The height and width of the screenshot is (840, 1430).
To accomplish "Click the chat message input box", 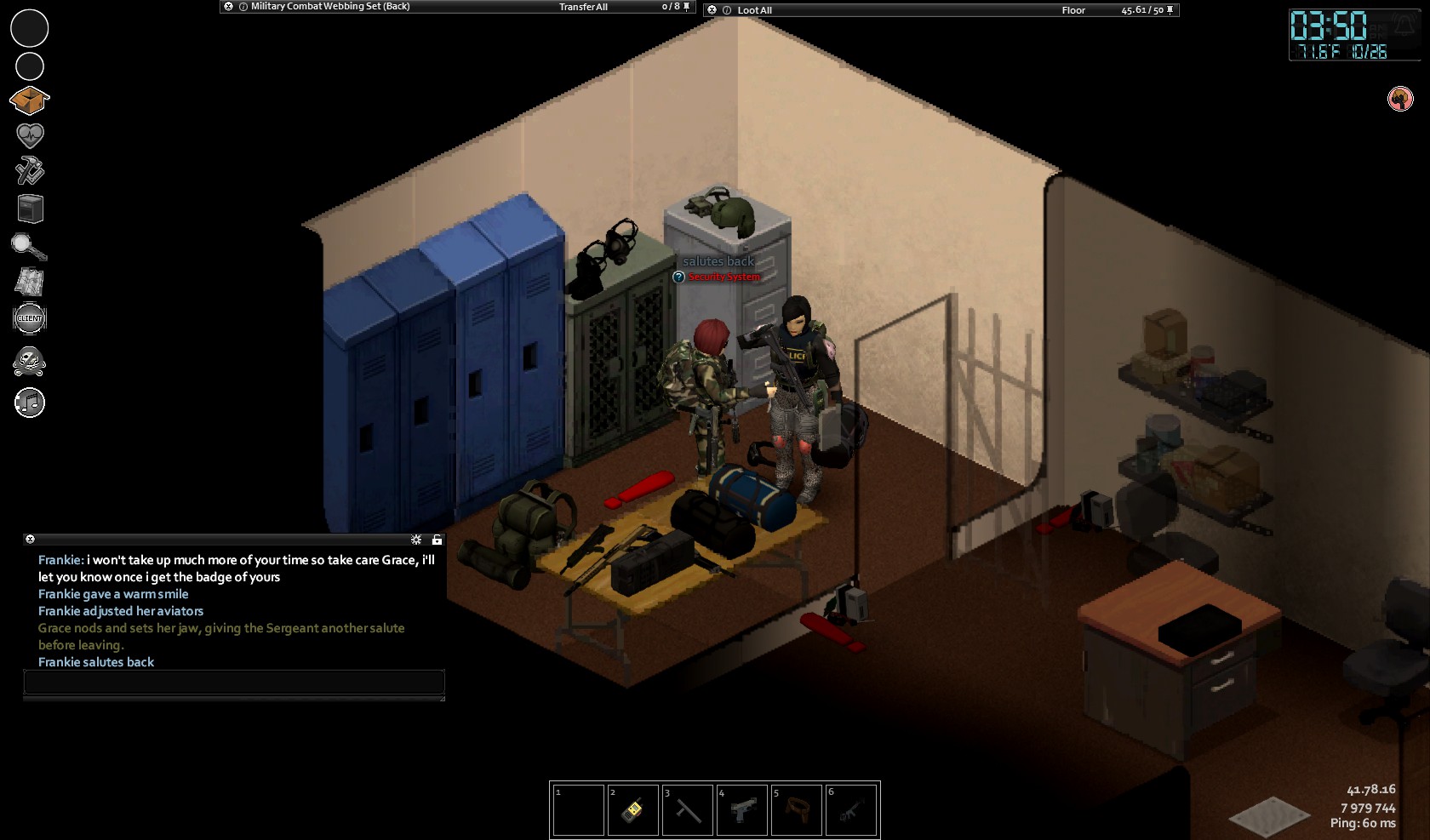I will 234,682.
